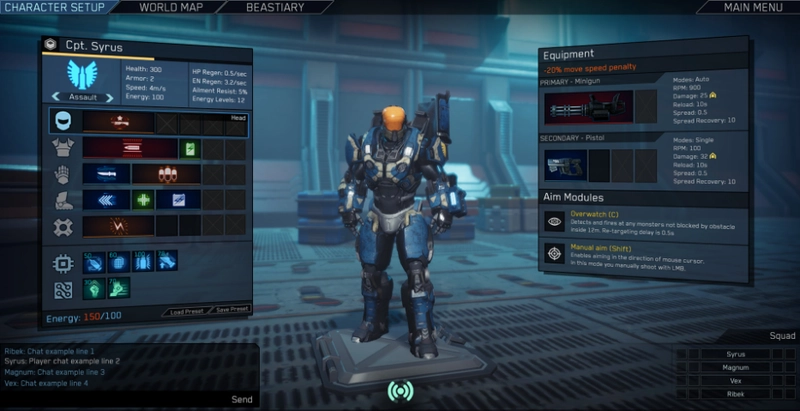Image resolution: width=800 pixels, height=411 pixels.
Task: Choose the previous class with left arrow
Action: [55, 97]
